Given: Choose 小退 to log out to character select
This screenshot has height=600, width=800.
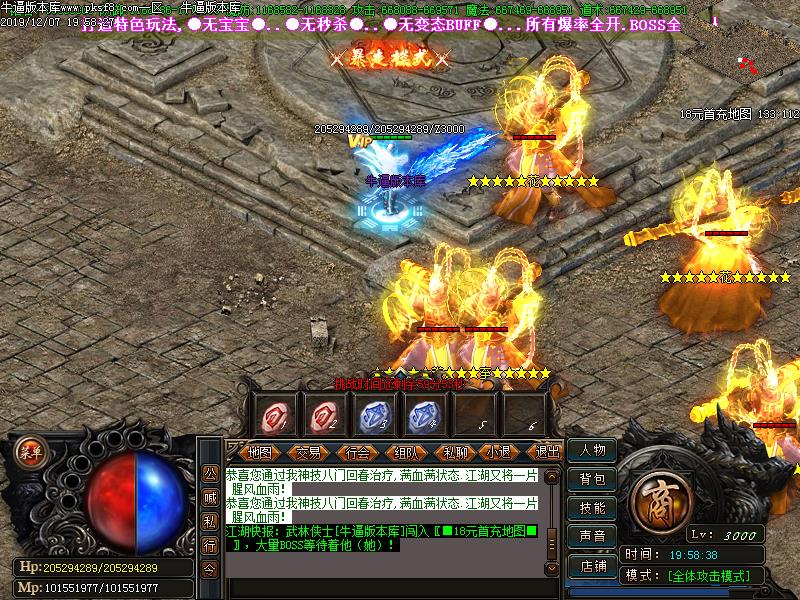Looking at the screenshot, I should [x=500, y=452].
